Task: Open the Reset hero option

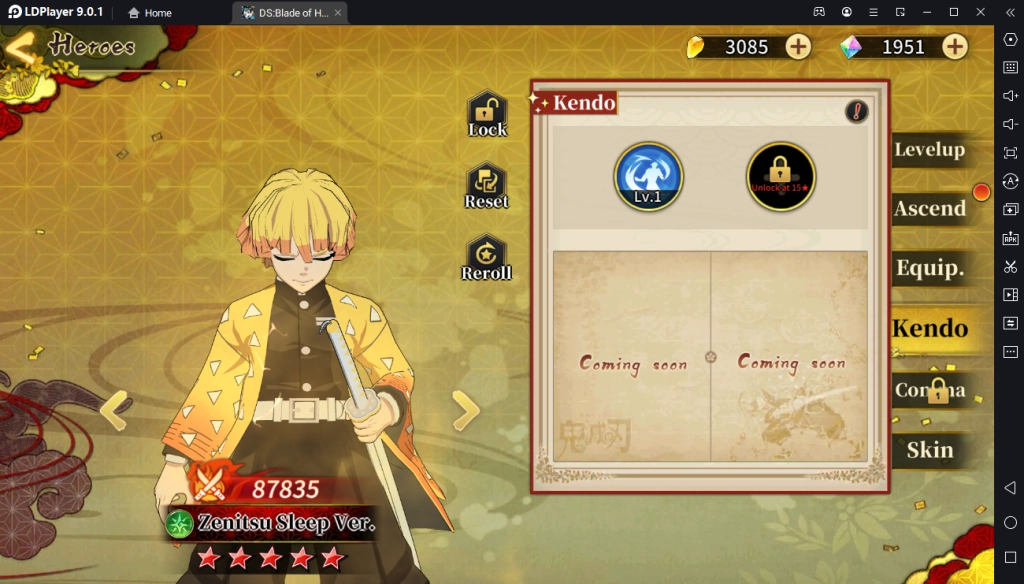Action: point(487,187)
